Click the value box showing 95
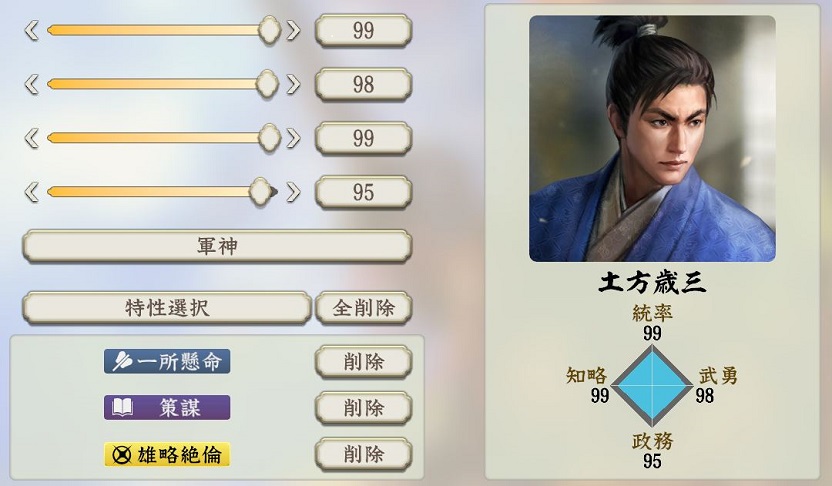 coord(363,191)
